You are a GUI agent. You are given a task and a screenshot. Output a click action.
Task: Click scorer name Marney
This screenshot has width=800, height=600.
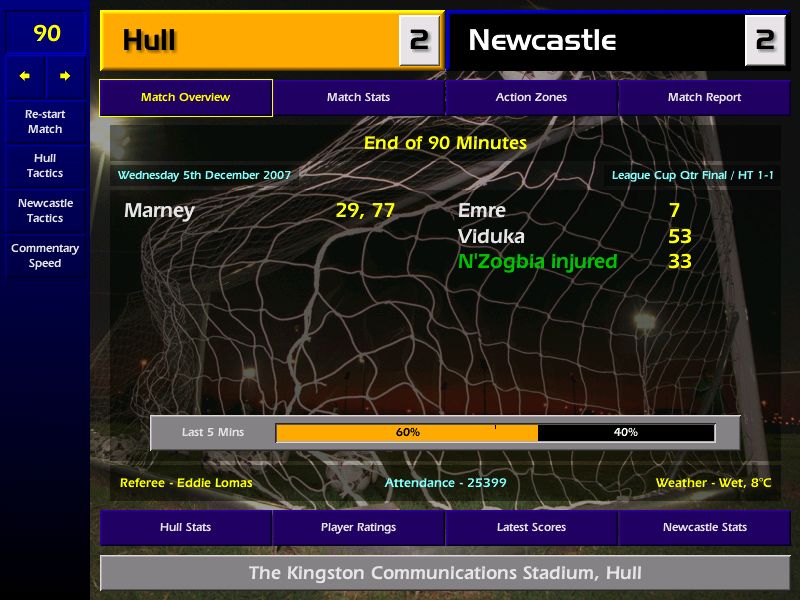[159, 211]
